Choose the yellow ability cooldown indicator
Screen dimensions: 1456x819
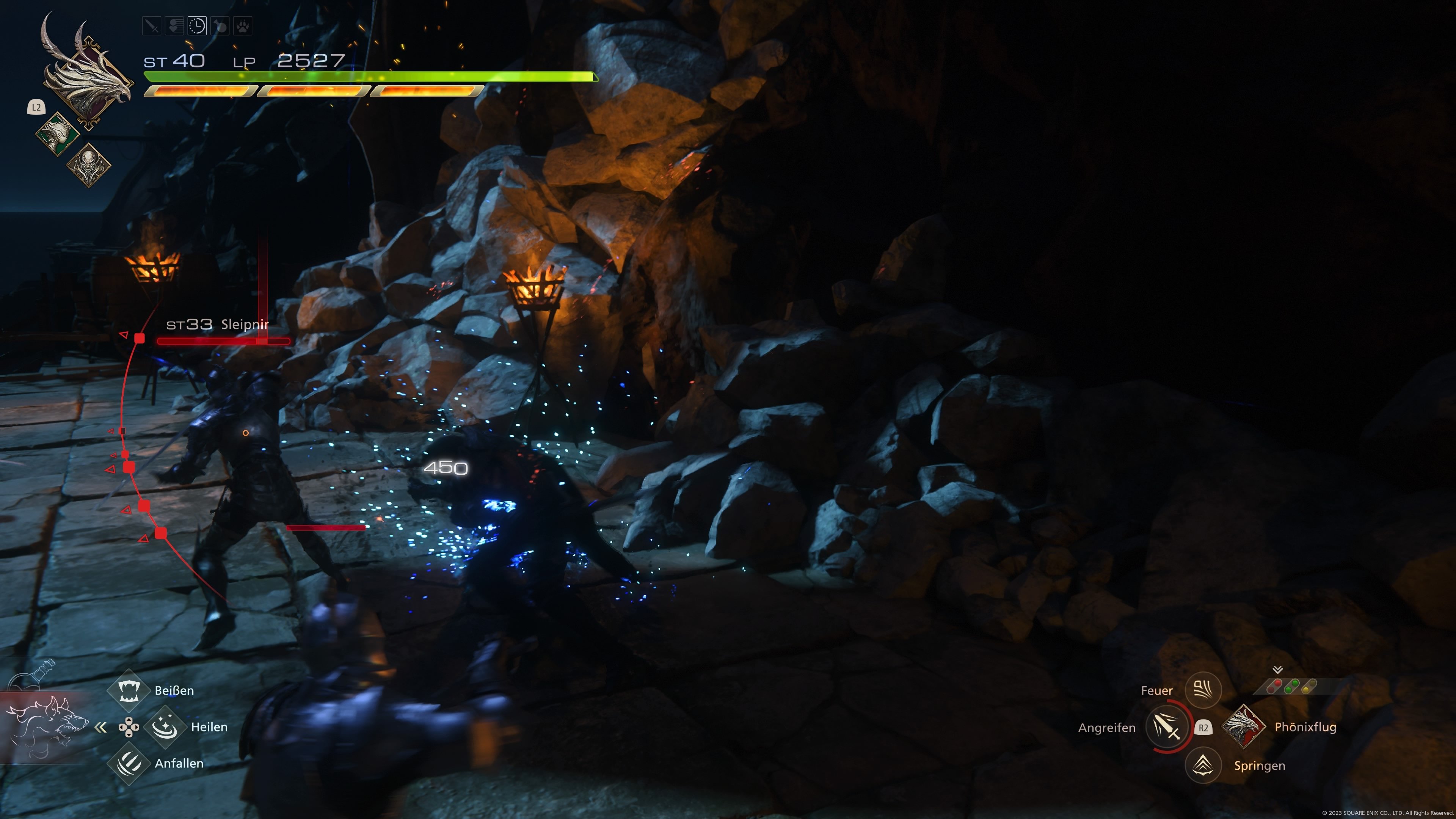(1309, 687)
